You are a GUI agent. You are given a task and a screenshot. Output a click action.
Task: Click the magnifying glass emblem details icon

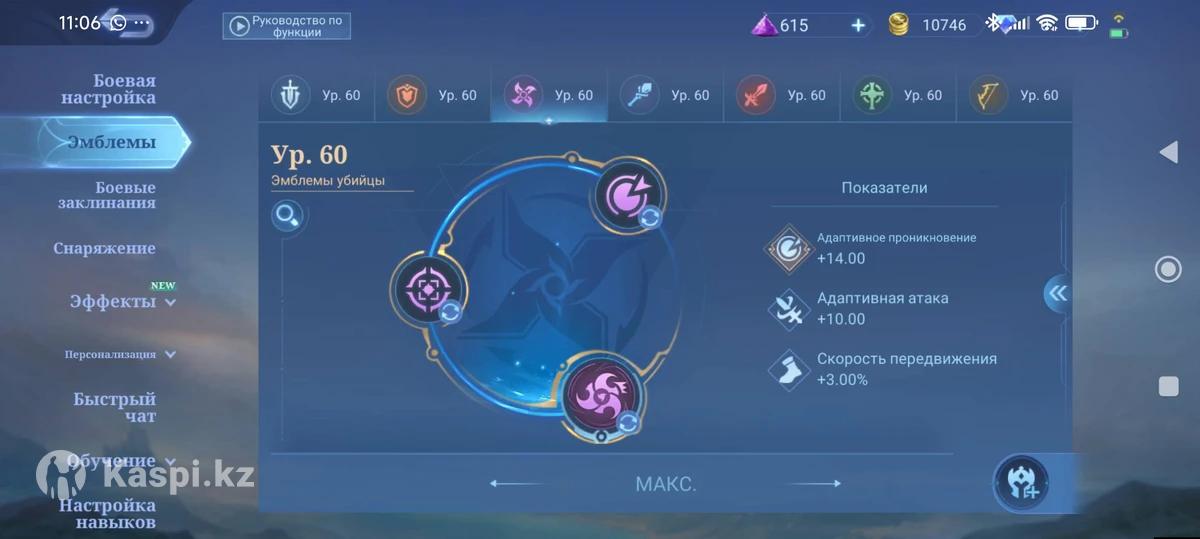(288, 215)
